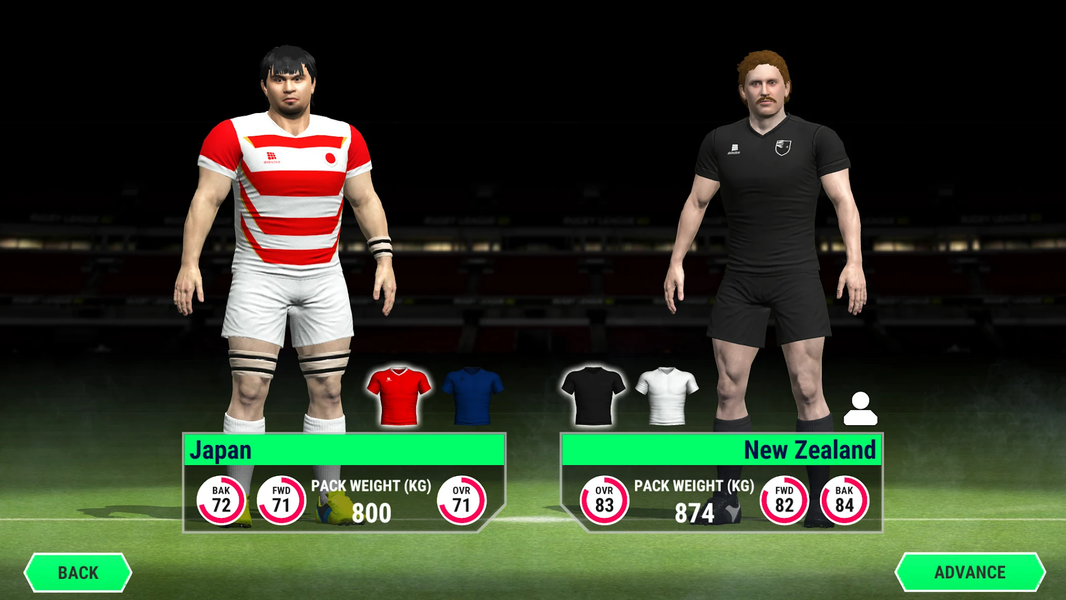Click the white player silhouette icon
Image resolution: width=1066 pixels, height=600 pixels.
click(x=860, y=408)
